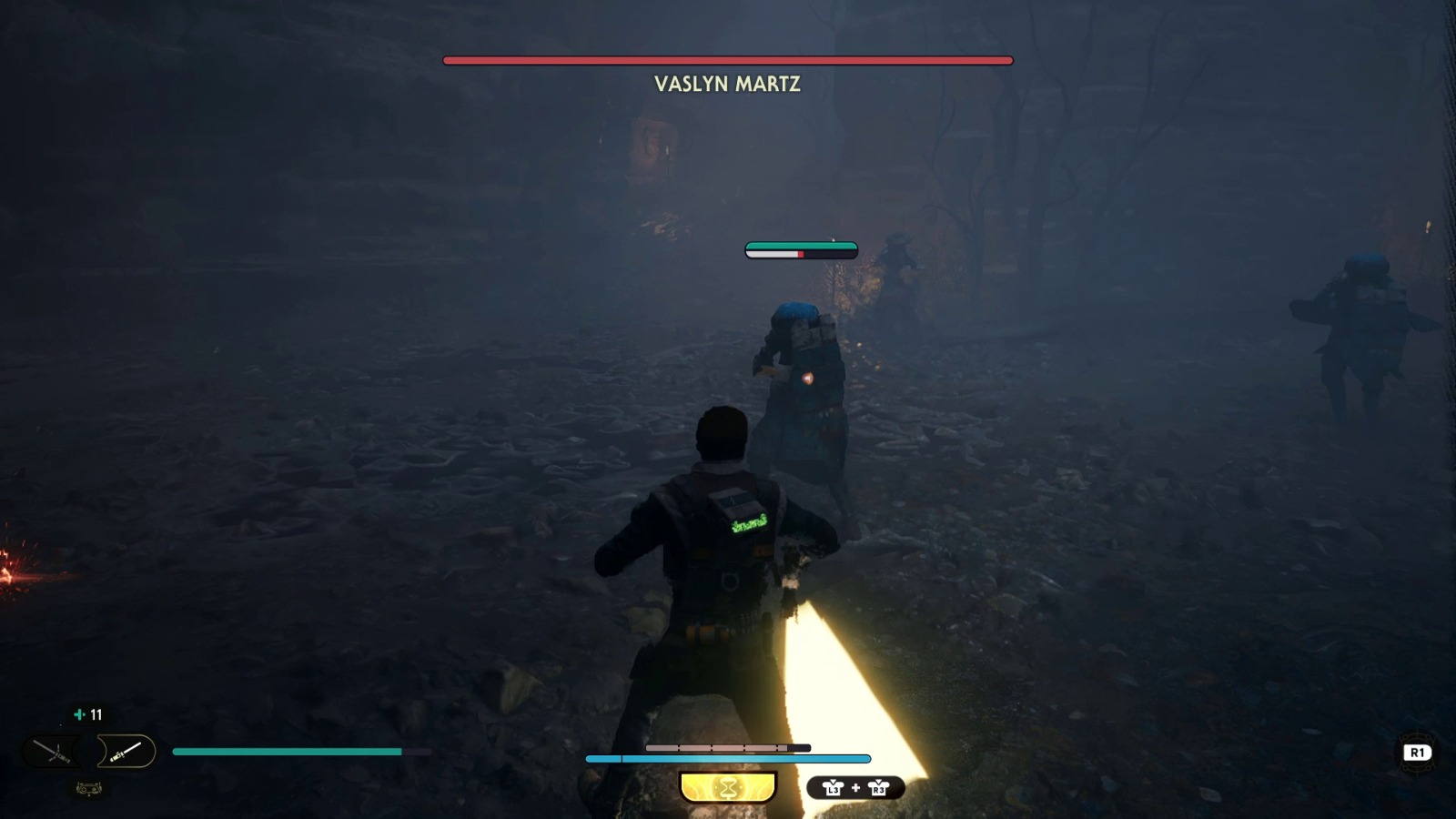Click Vaslyn Martz's red boss health bar

coord(728,59)
